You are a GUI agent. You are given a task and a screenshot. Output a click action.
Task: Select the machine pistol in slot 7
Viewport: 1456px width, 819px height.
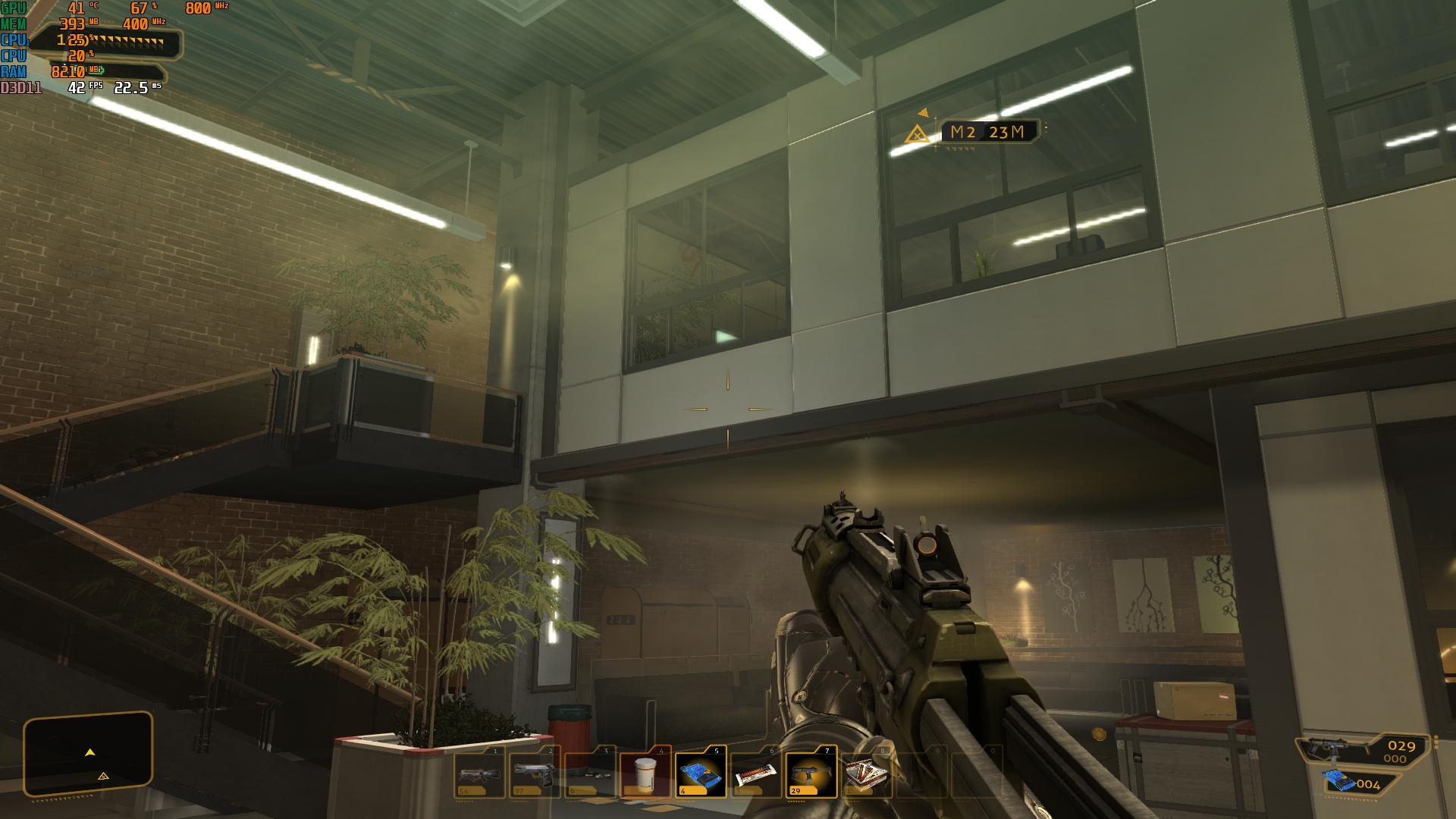point(811,773)
